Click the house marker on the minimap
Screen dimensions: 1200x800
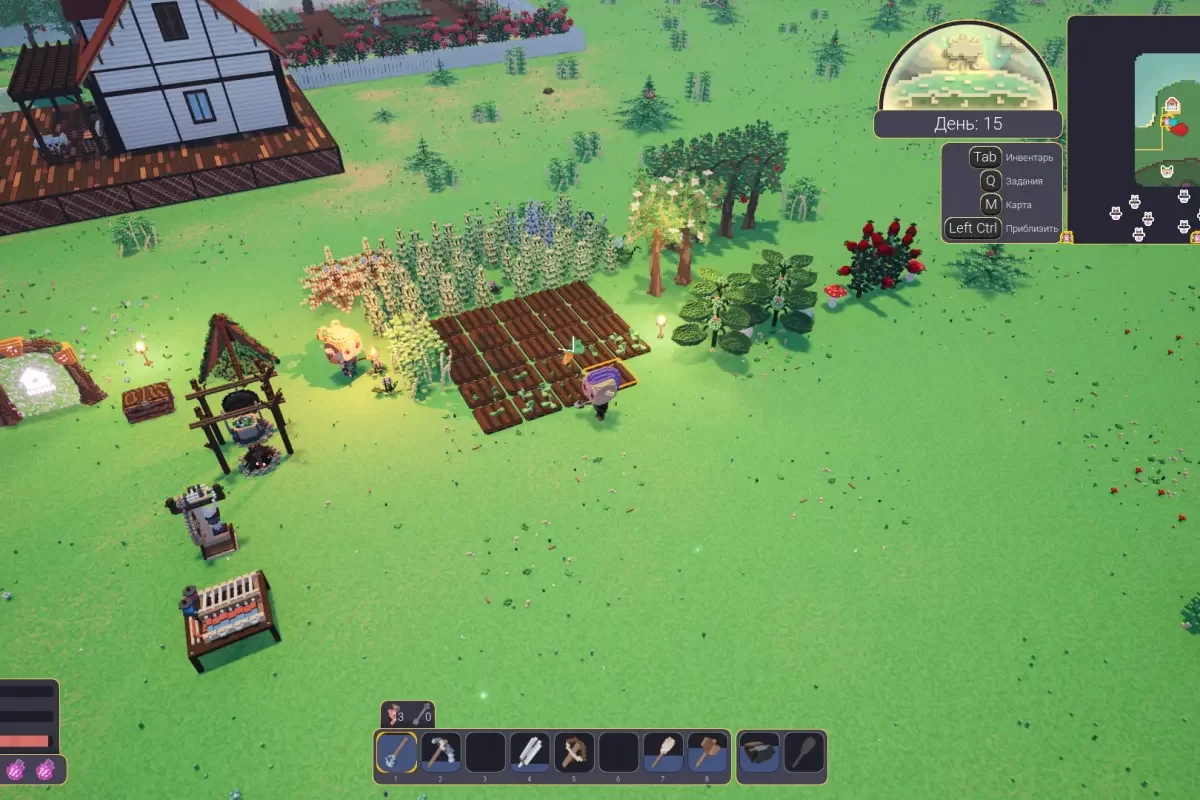pyautogui.click(x=1172, y=106)
